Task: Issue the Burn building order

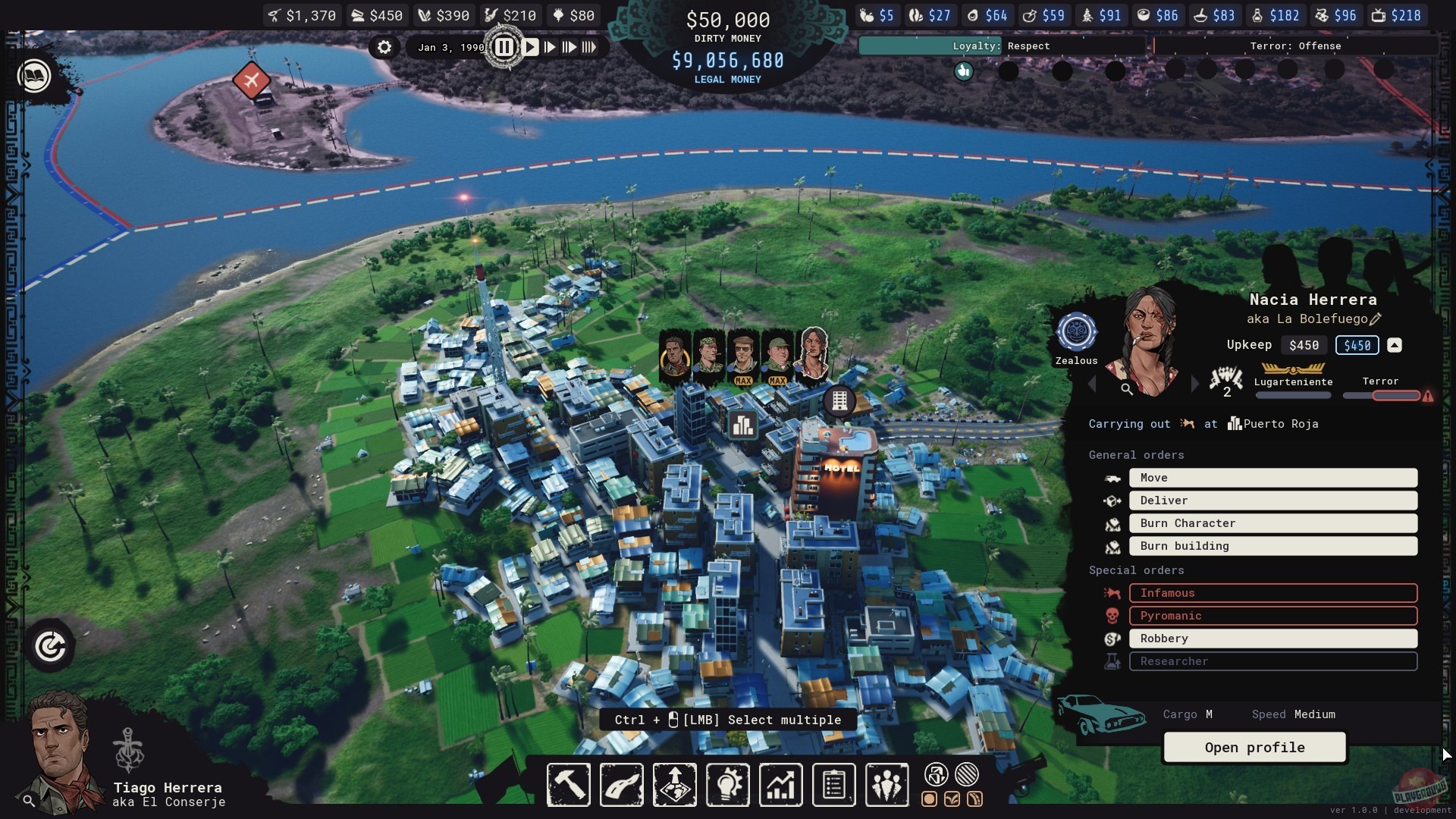Action: pos(1273,546)
